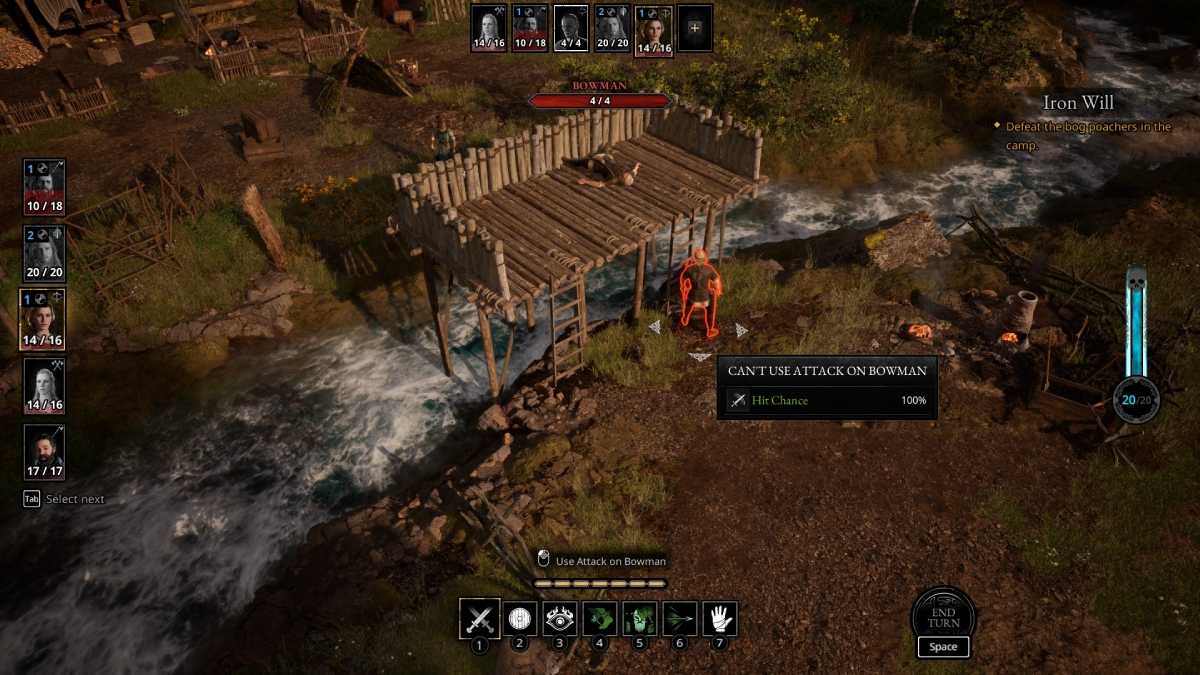This screenshot has width=1200, height=675.
Task: Select the bearded 17/17 party member portrait
Action: [44, 451]
